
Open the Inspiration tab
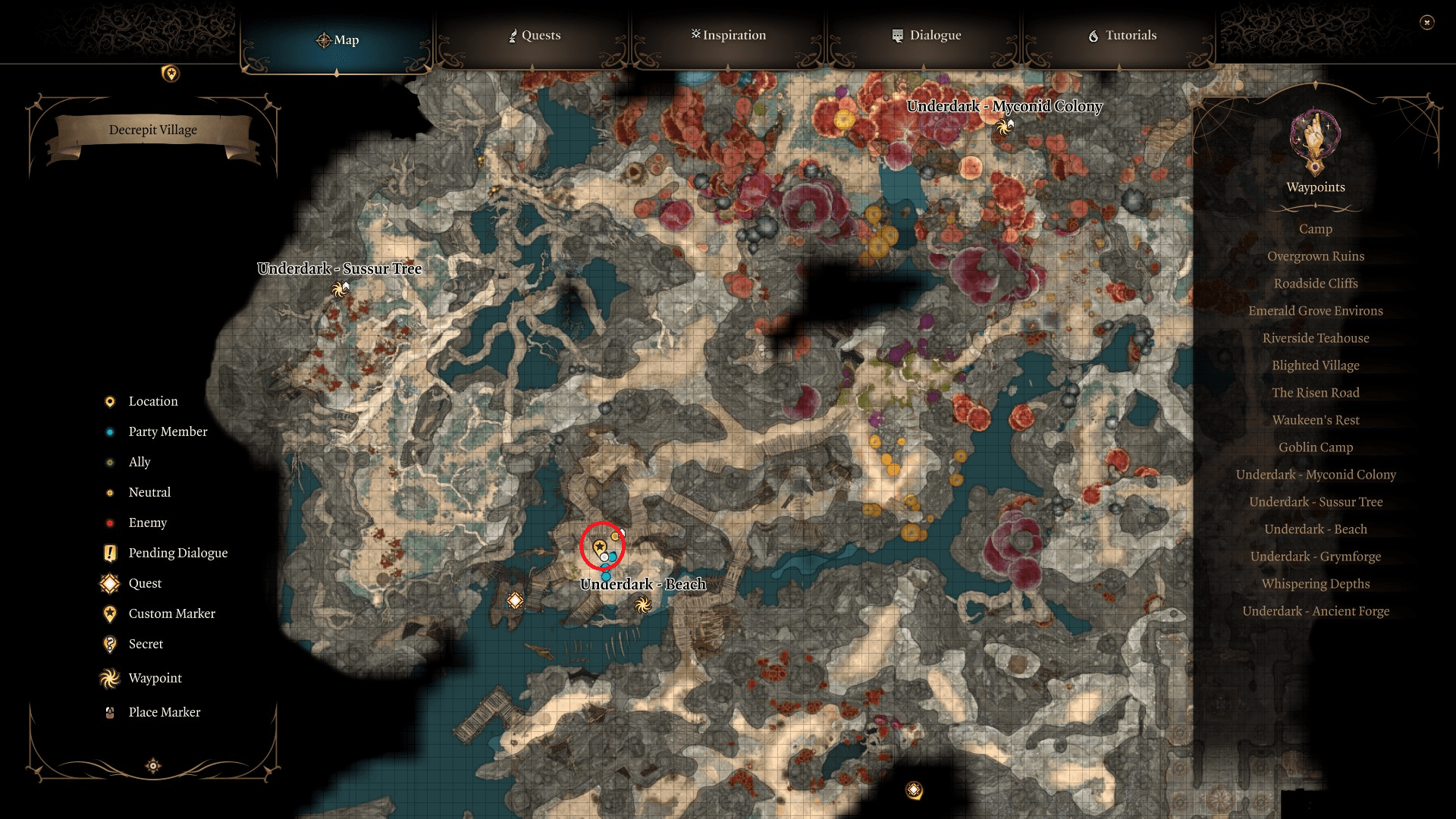(x=727, y=35)
